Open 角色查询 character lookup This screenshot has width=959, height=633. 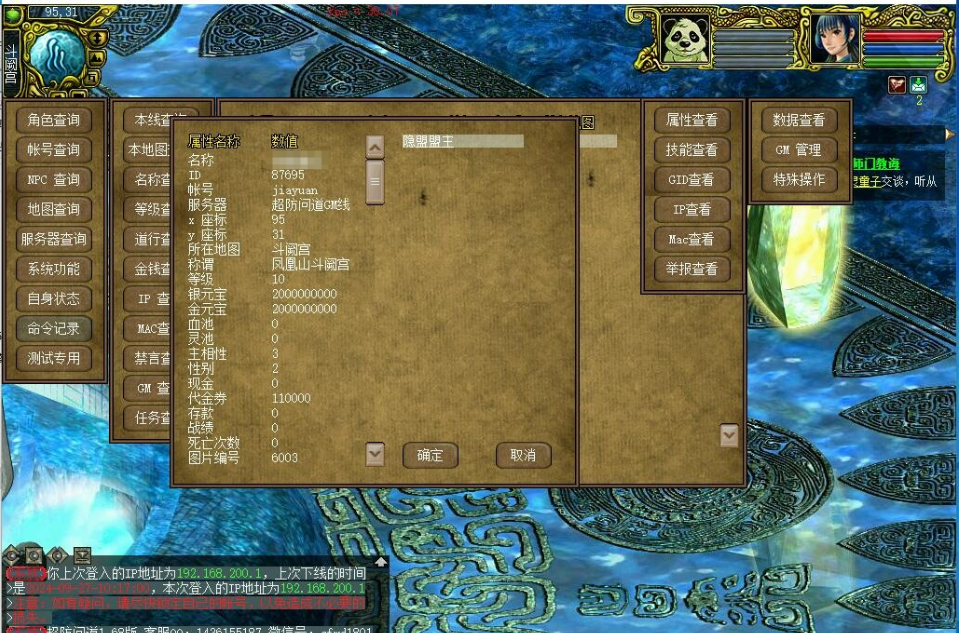click(54, 120)
